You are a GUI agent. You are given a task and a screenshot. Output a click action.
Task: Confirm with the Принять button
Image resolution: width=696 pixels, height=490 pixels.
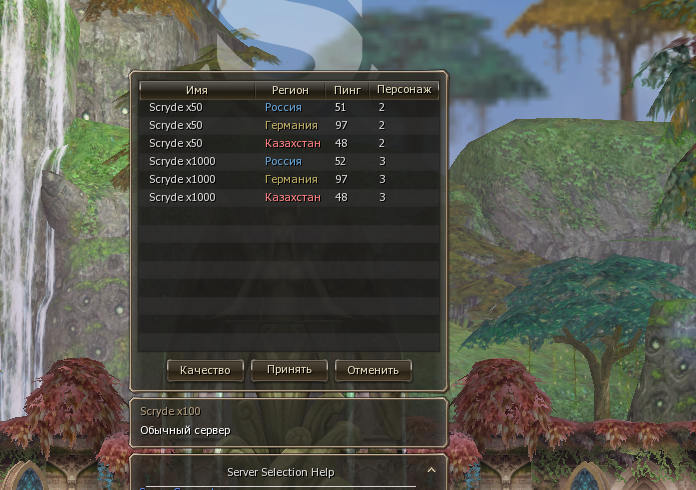tap(289, 369)
